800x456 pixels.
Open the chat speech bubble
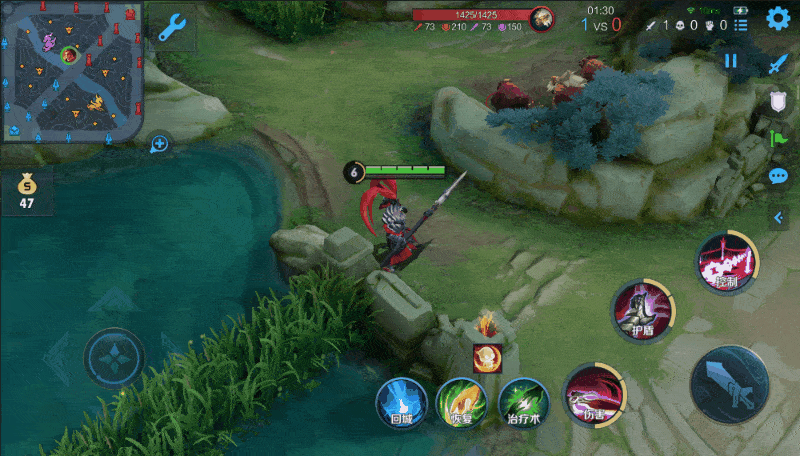point(779,177)
